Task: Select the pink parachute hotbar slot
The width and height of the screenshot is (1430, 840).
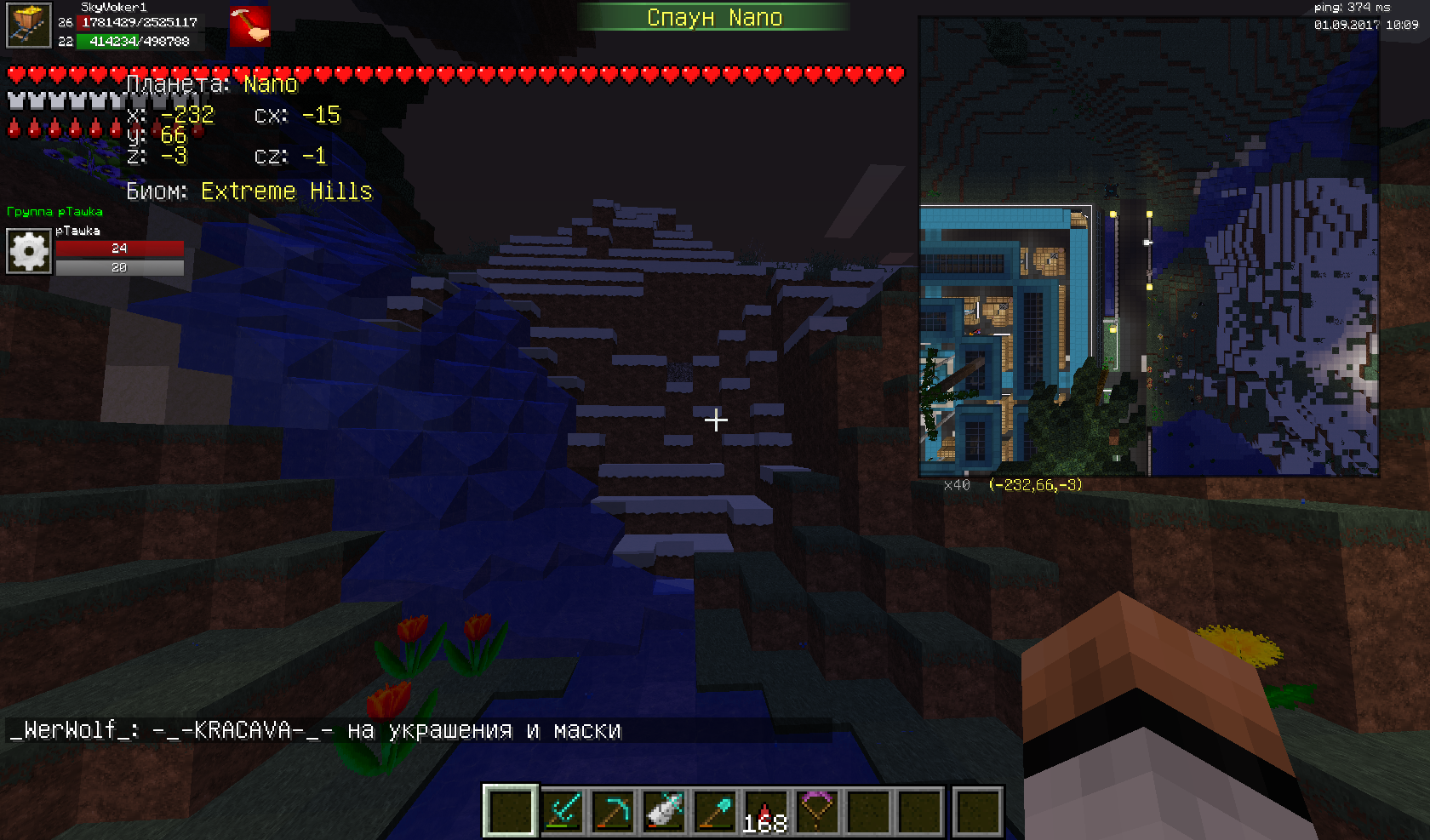Action: click(x=816, y=809)
